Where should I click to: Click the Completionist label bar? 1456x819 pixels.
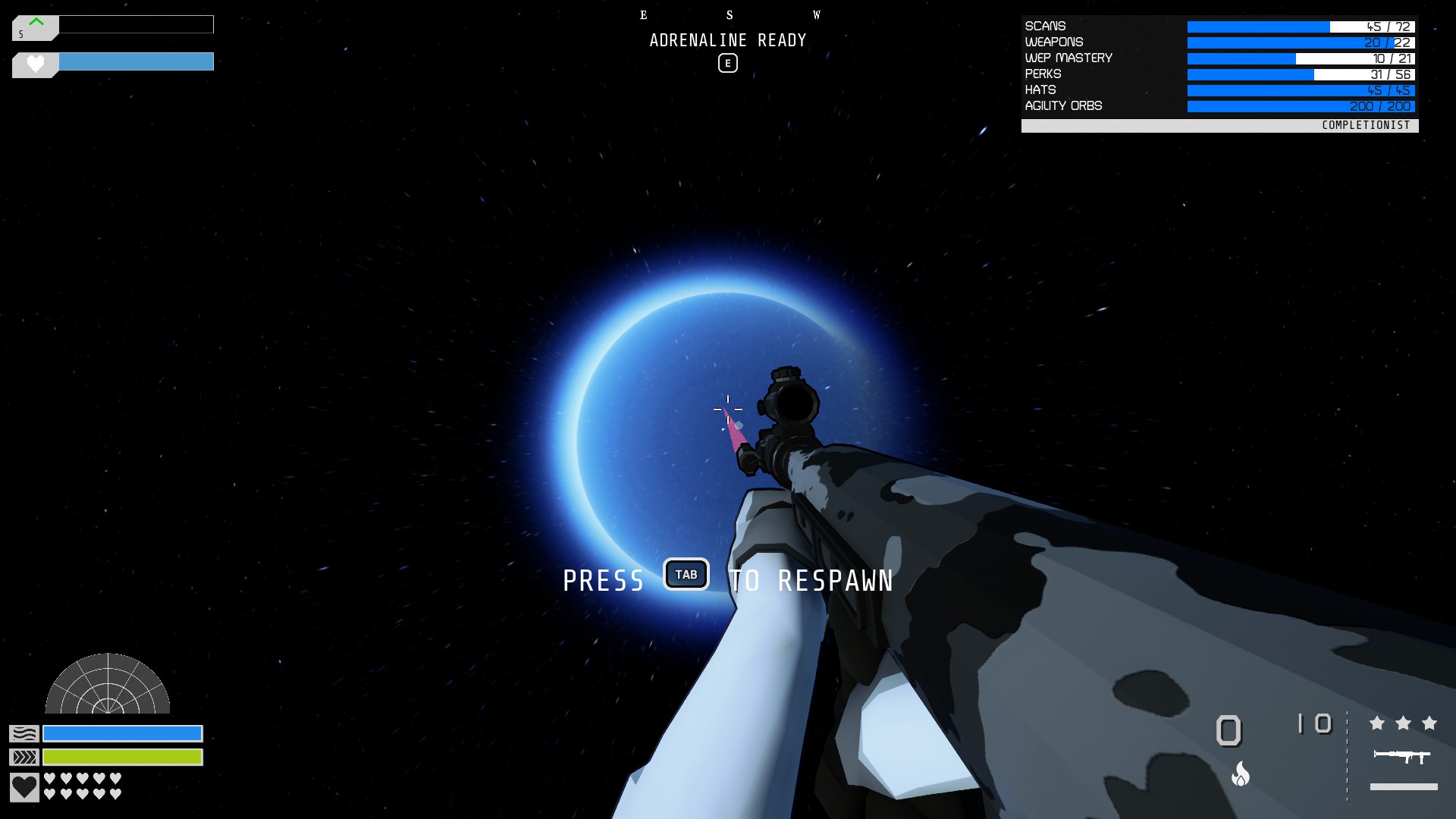click(1219, 125)
